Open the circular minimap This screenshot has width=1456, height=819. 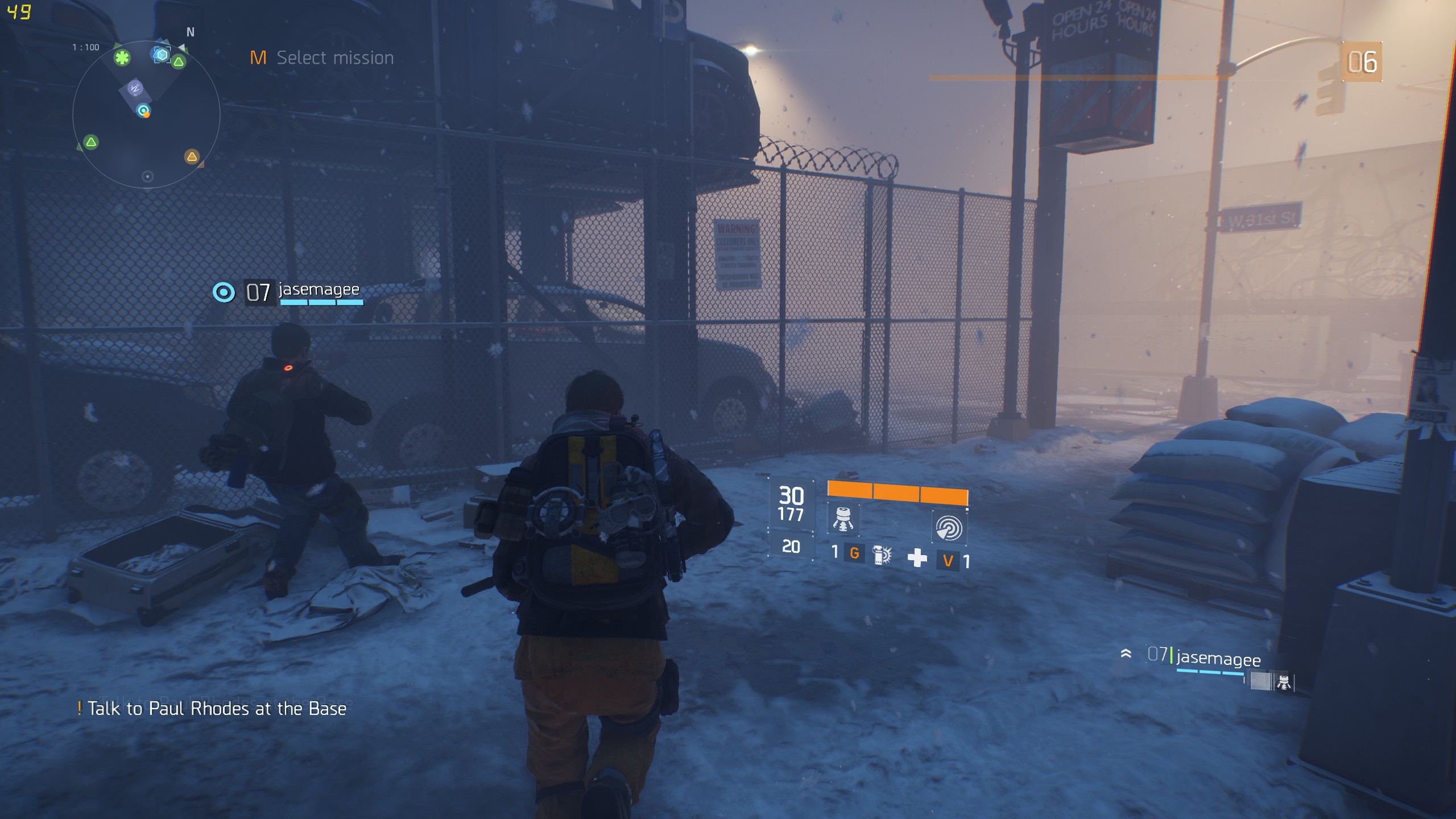146,115
